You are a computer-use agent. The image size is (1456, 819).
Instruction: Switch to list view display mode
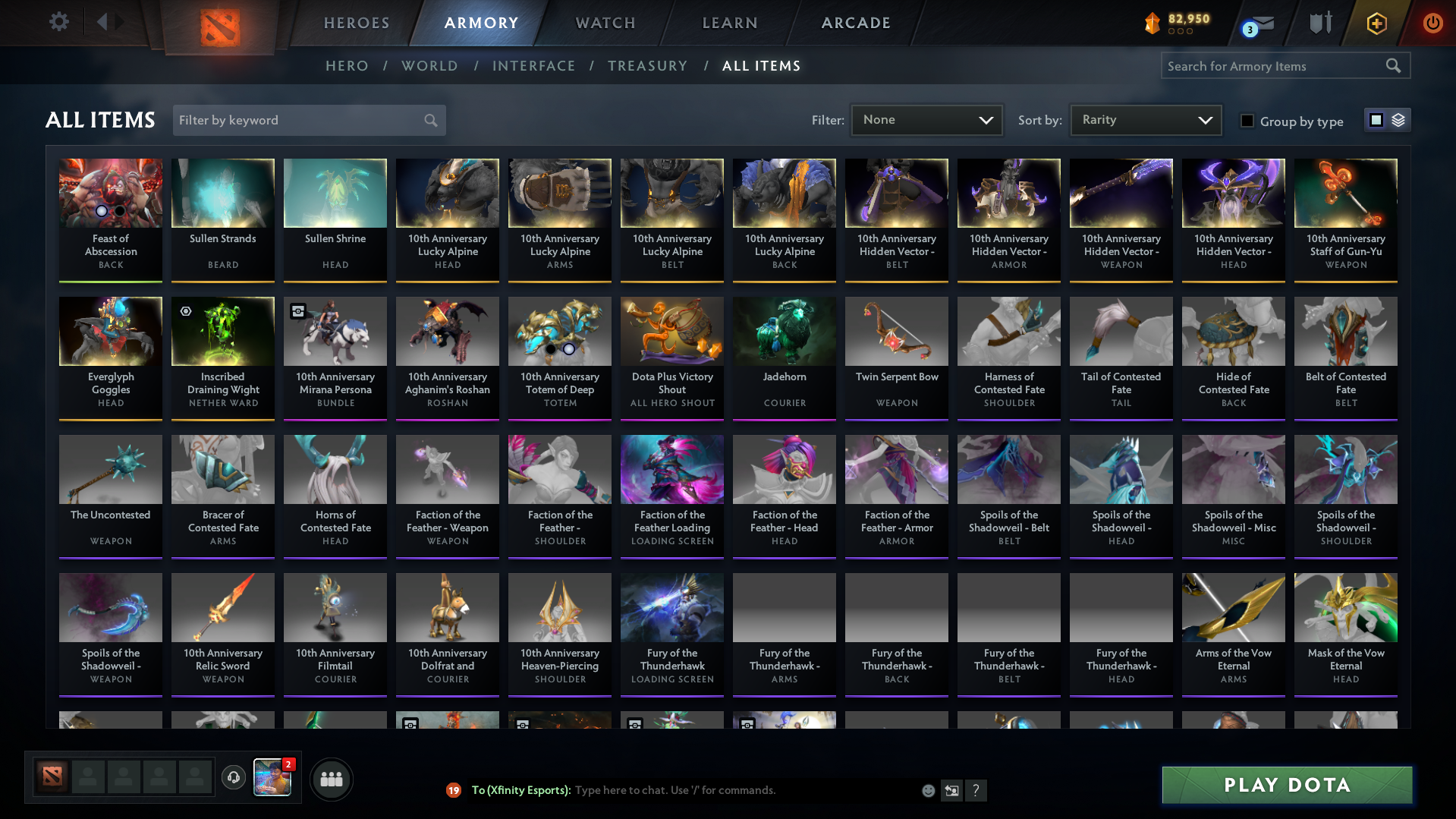pyautogui.click(x=1398, y=119)
